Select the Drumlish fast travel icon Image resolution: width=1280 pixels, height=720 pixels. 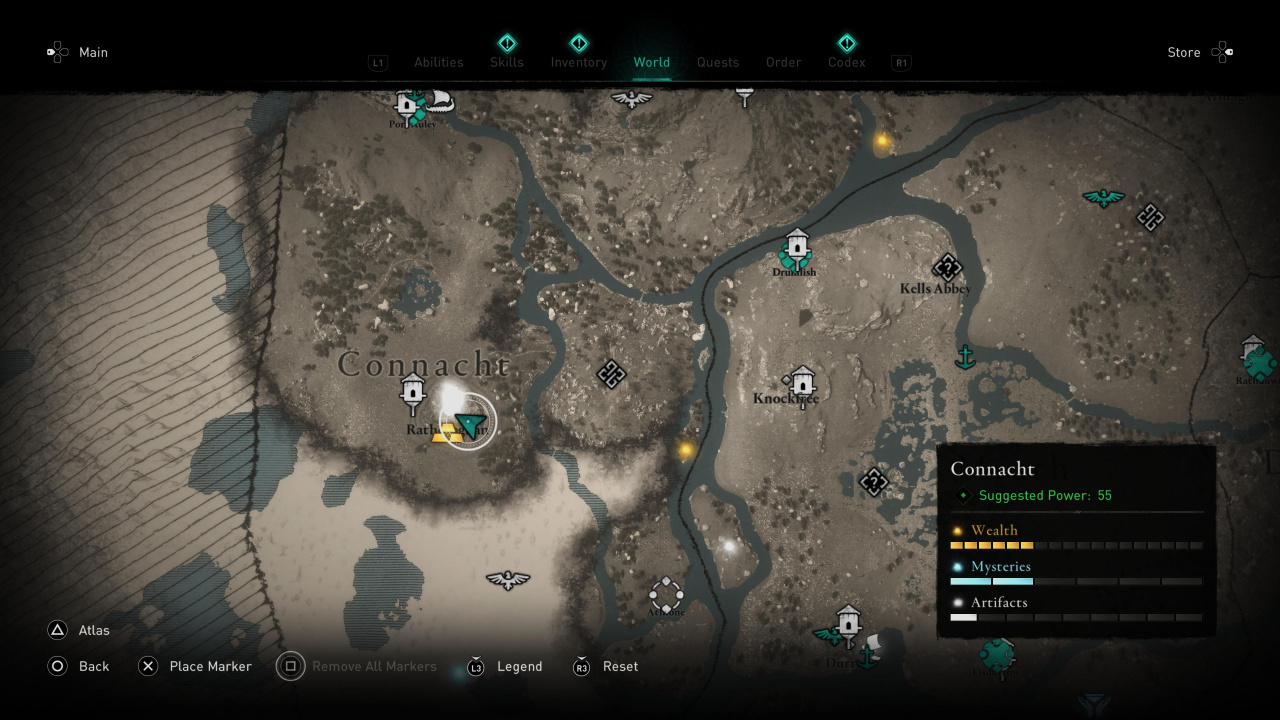(x=796, y=245)
